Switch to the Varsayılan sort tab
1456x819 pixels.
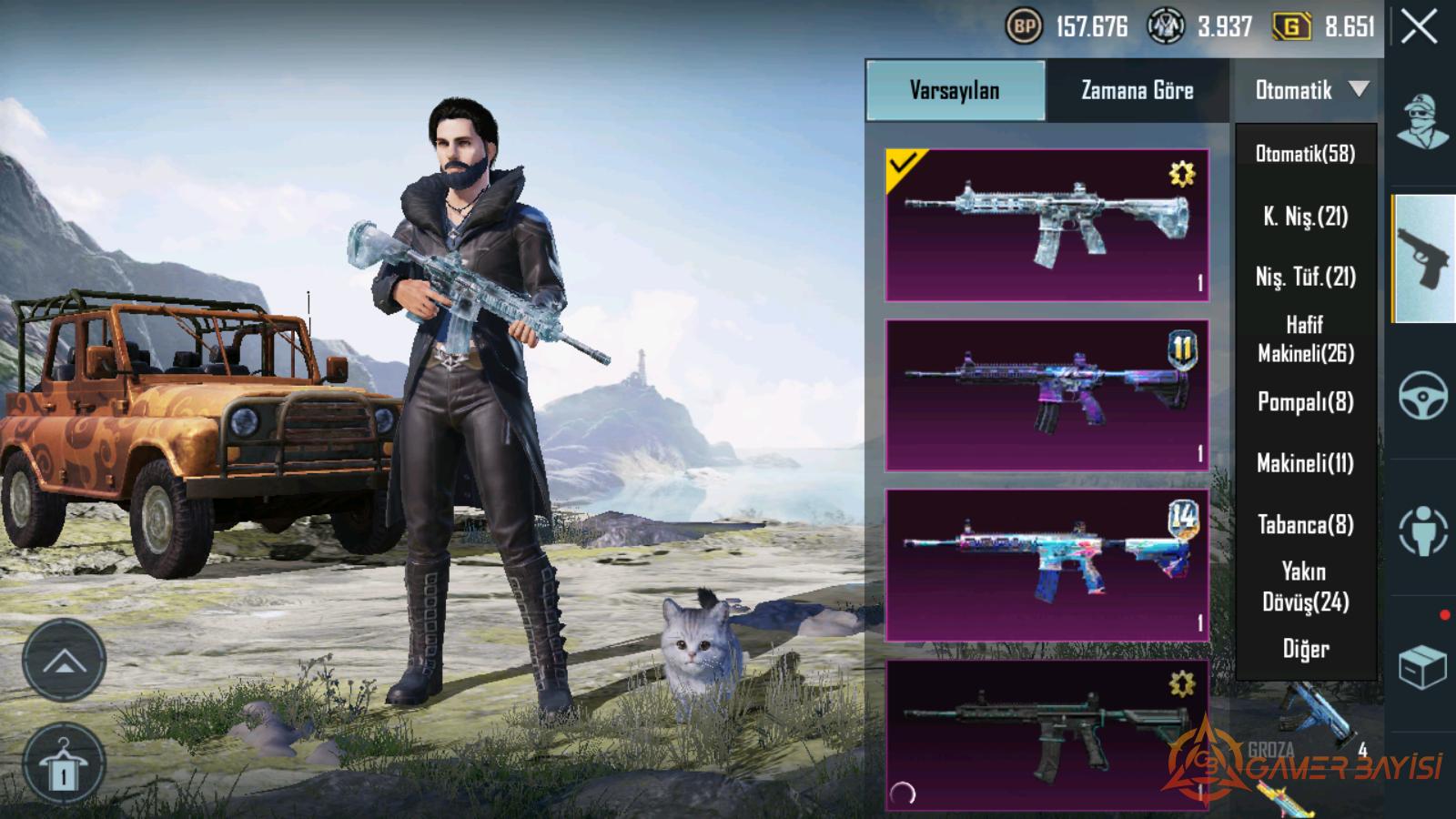[x=955, y=90]
